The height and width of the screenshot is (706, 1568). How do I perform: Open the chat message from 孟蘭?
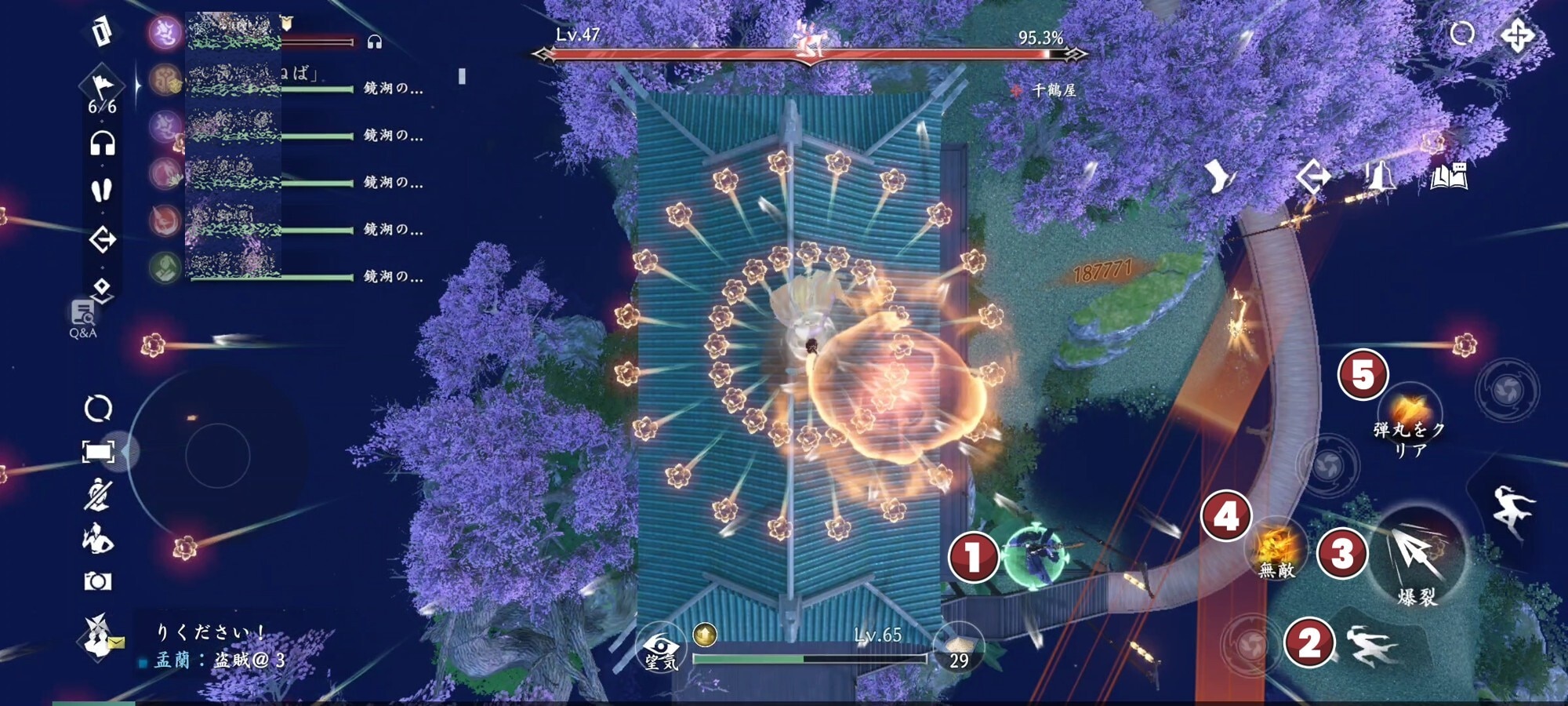click(x=220, y=660)
